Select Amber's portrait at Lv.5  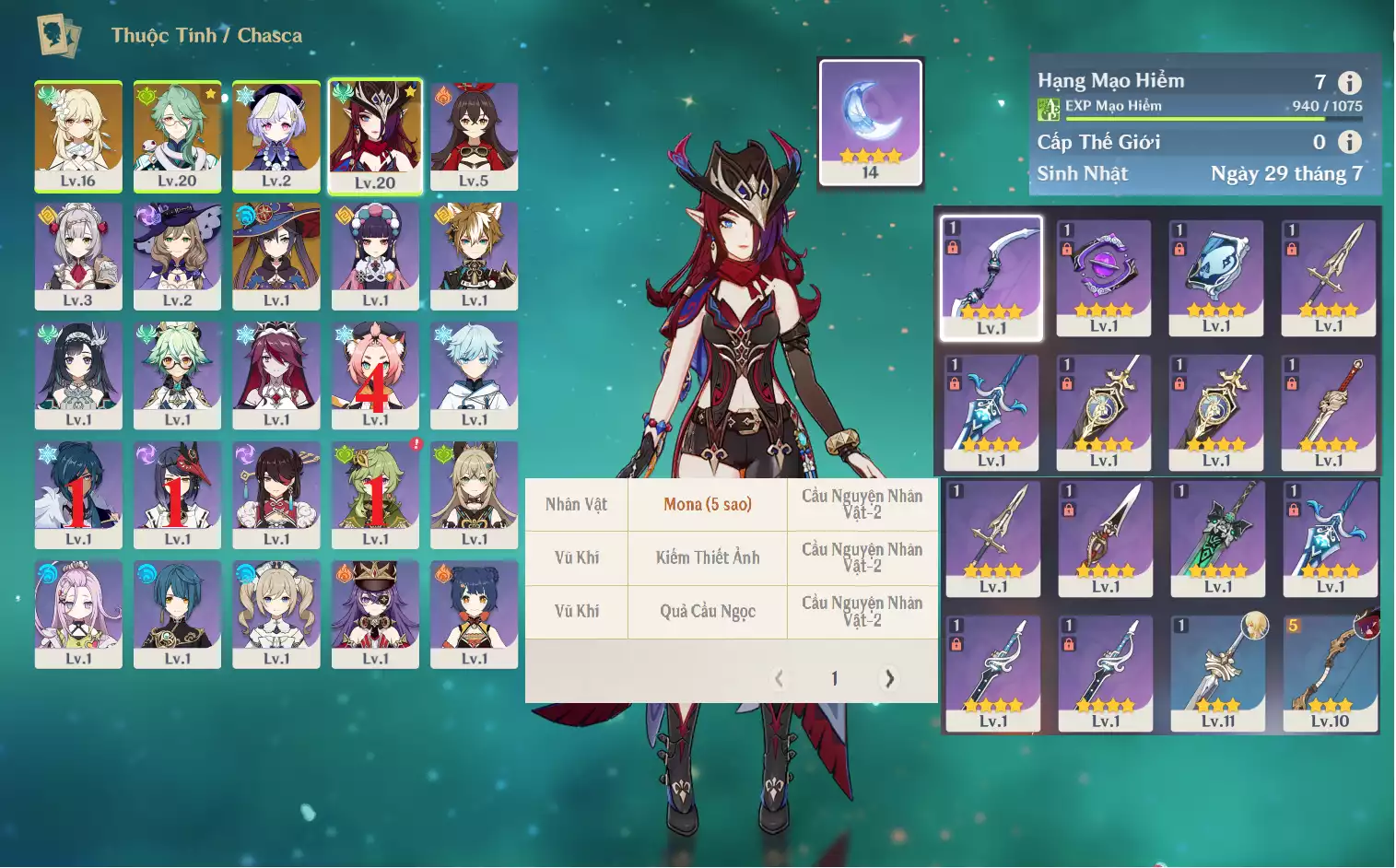[x=474, y=135]
